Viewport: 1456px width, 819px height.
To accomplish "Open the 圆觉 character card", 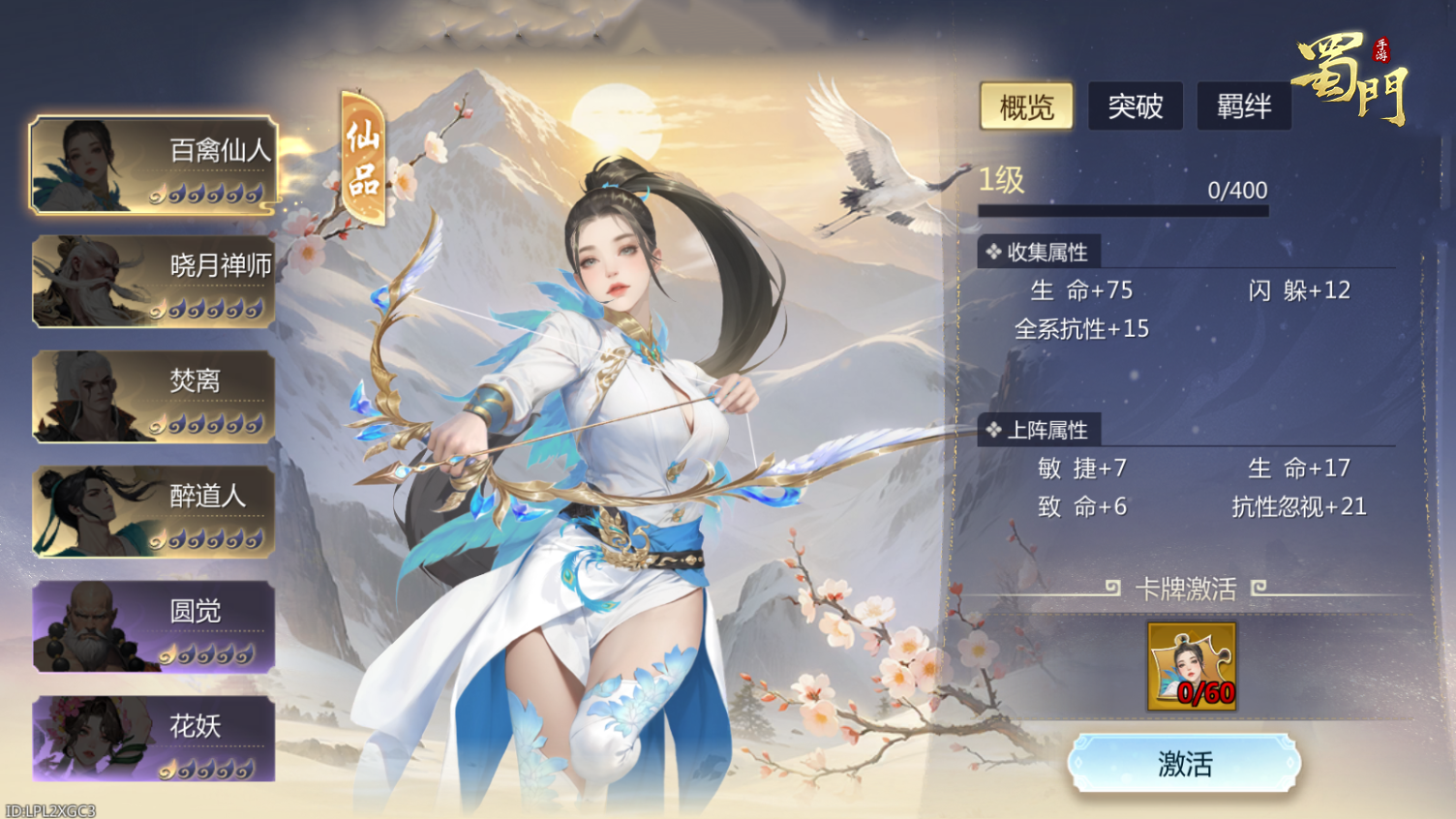I will point(152,627).
